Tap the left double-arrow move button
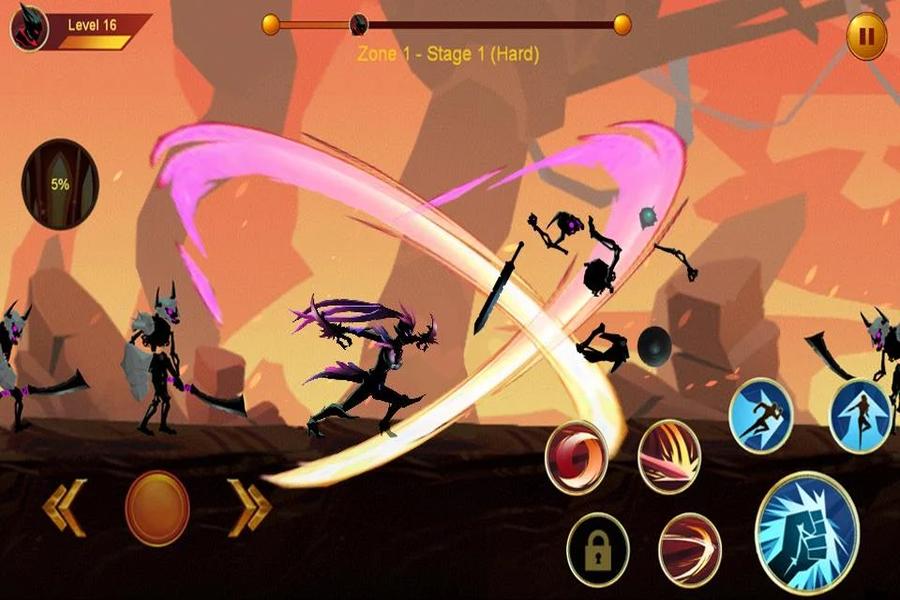The image size is (900, 600). [x=65, y=506]
